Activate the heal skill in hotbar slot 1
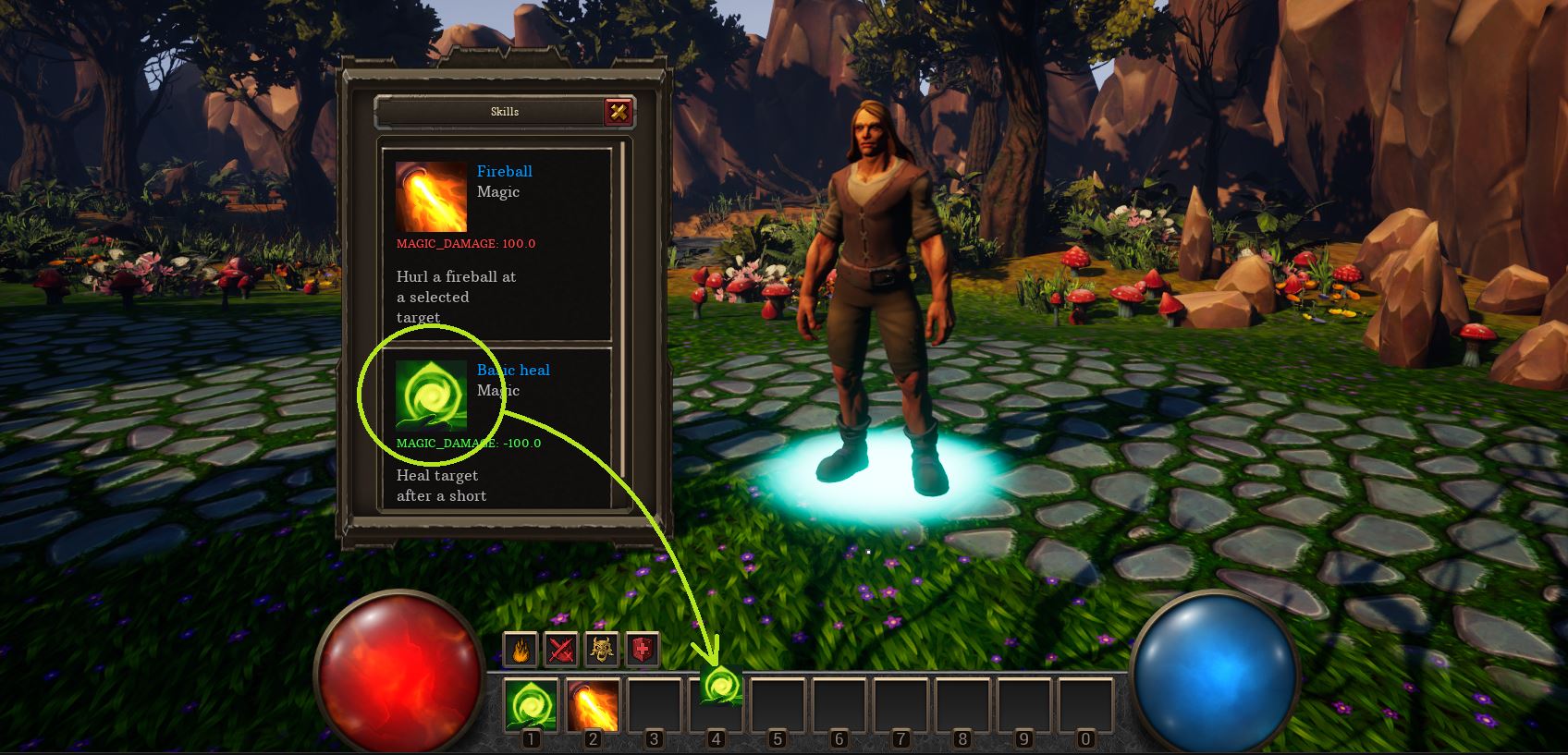 531,705
